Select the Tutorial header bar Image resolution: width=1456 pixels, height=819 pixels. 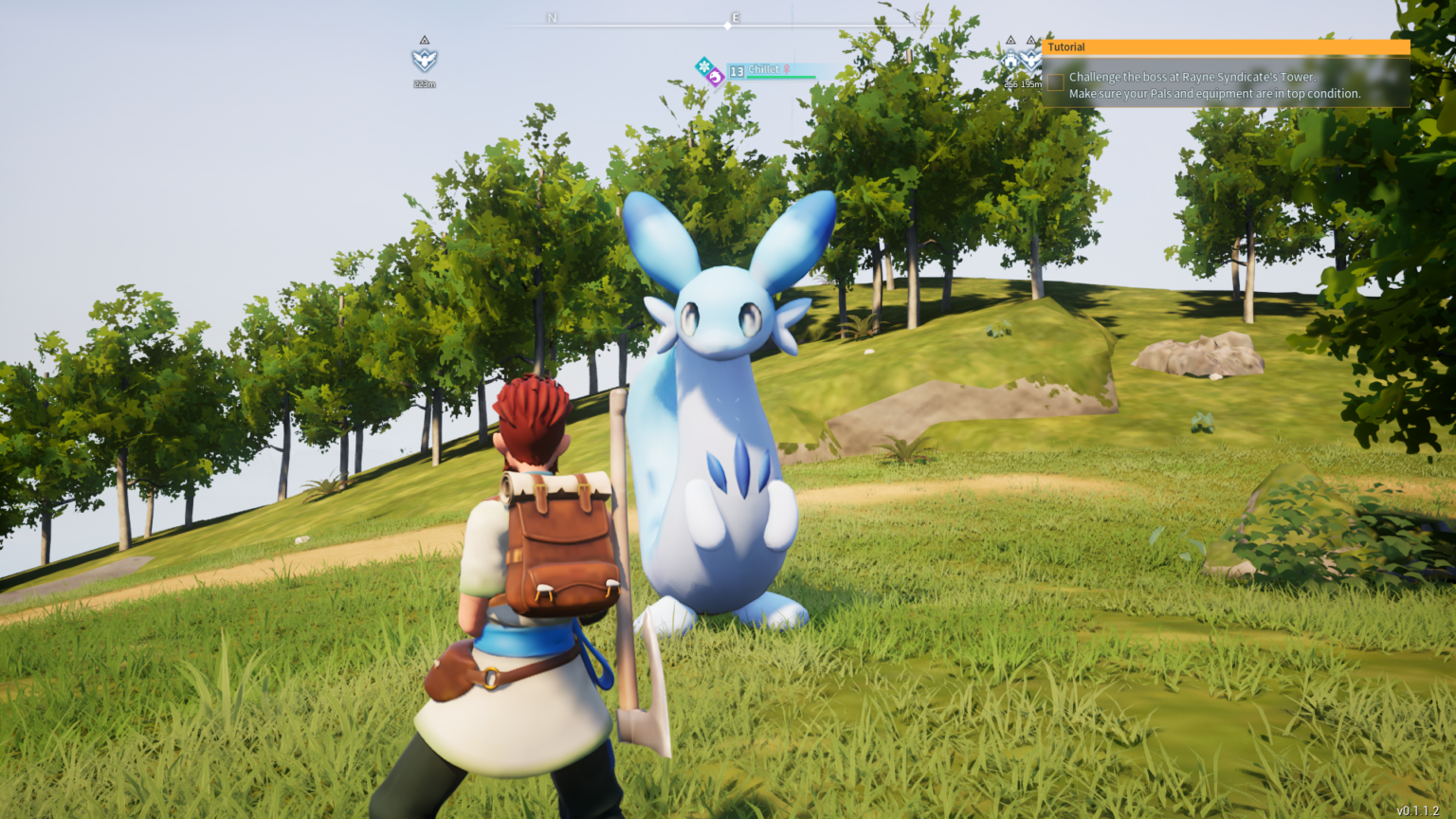coord(1226,46)
